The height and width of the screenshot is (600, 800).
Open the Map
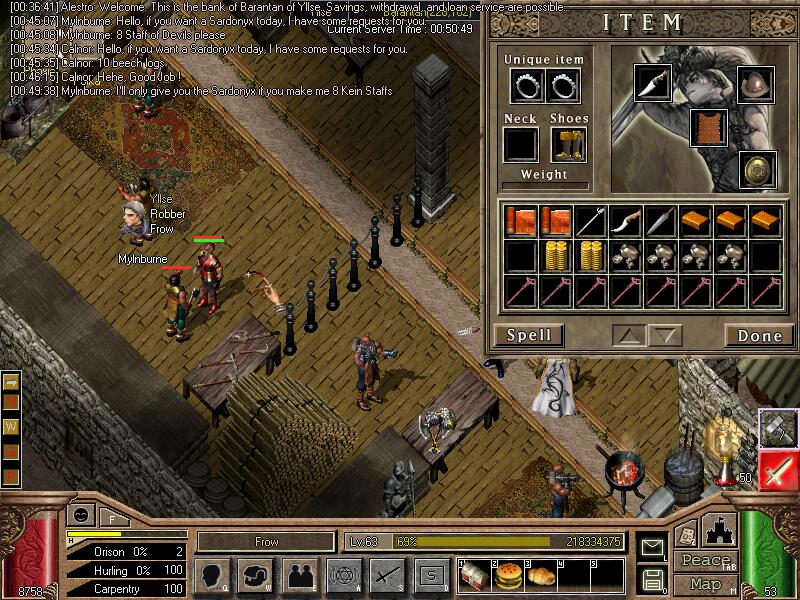tap(705, 584)
